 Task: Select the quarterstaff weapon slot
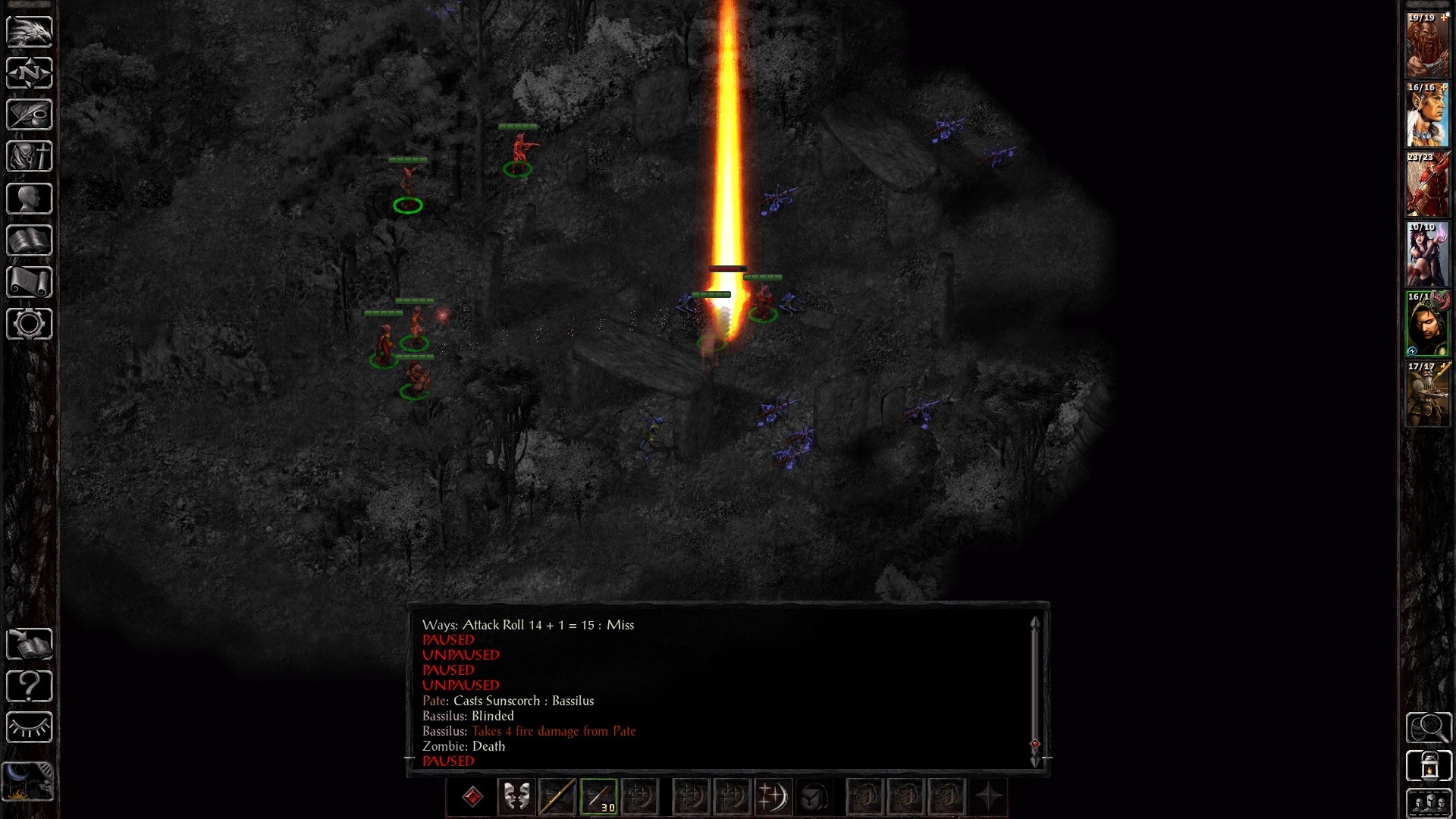click(x=557, y=797)
